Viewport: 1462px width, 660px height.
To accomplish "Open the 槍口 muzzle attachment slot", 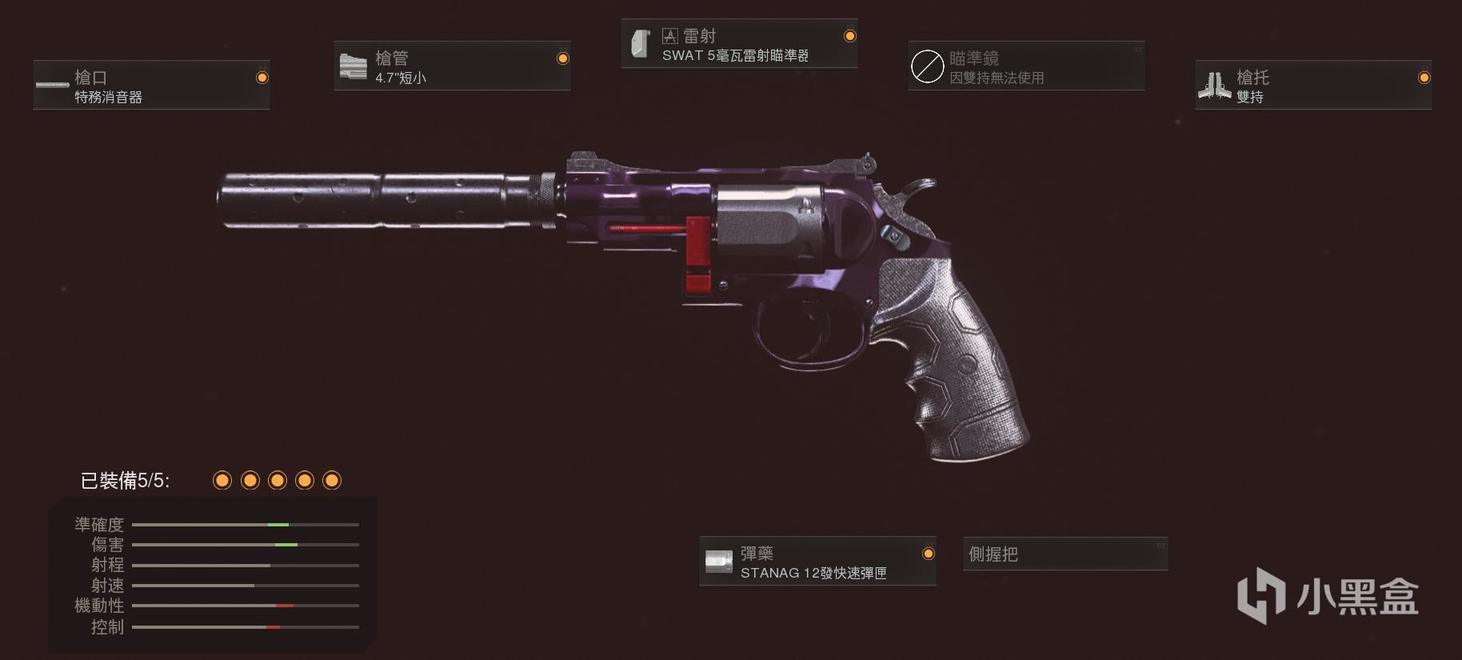I will pos(151,85).
